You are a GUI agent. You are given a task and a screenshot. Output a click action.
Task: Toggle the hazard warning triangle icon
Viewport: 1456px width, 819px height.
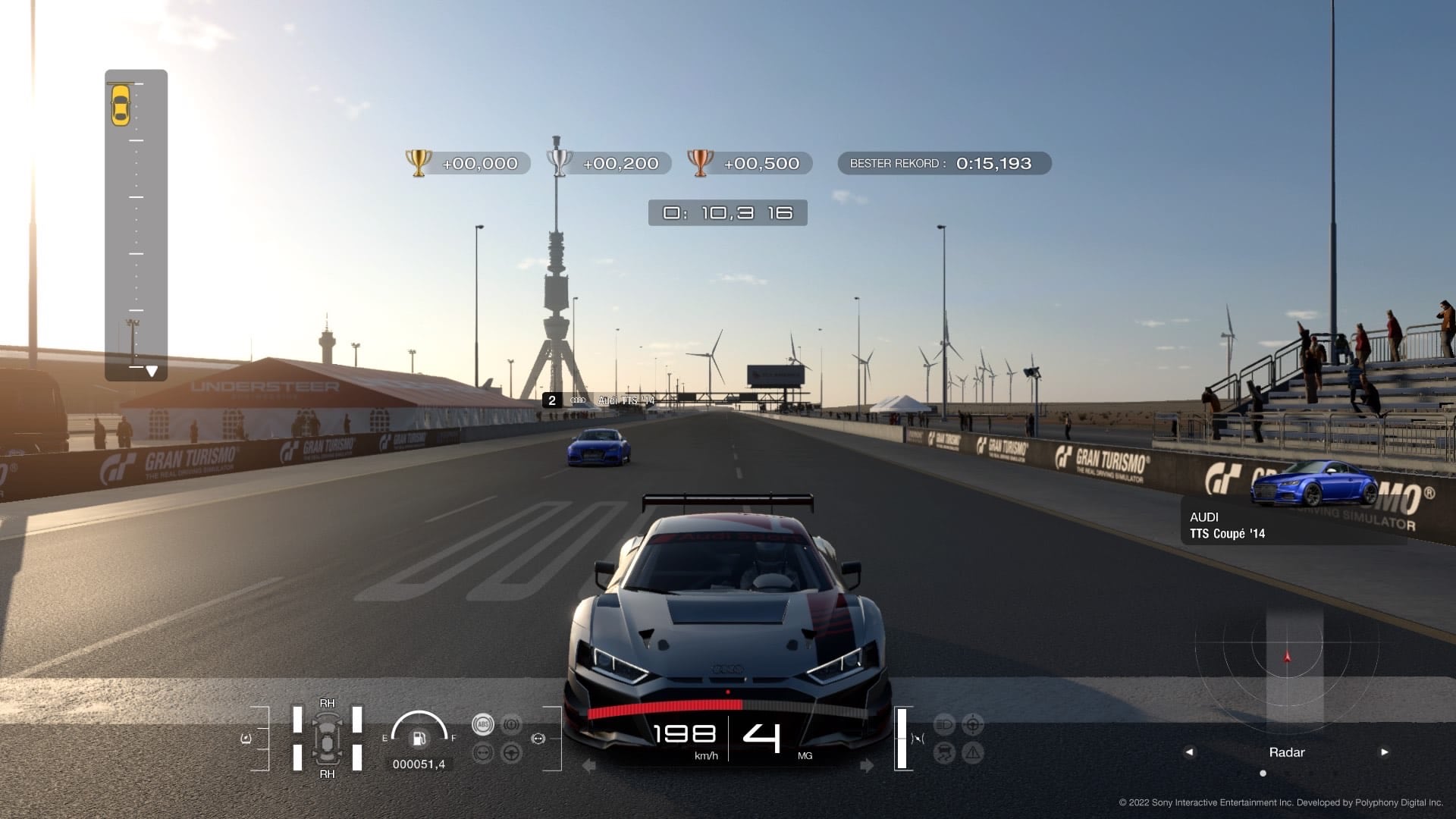[972, 753]
